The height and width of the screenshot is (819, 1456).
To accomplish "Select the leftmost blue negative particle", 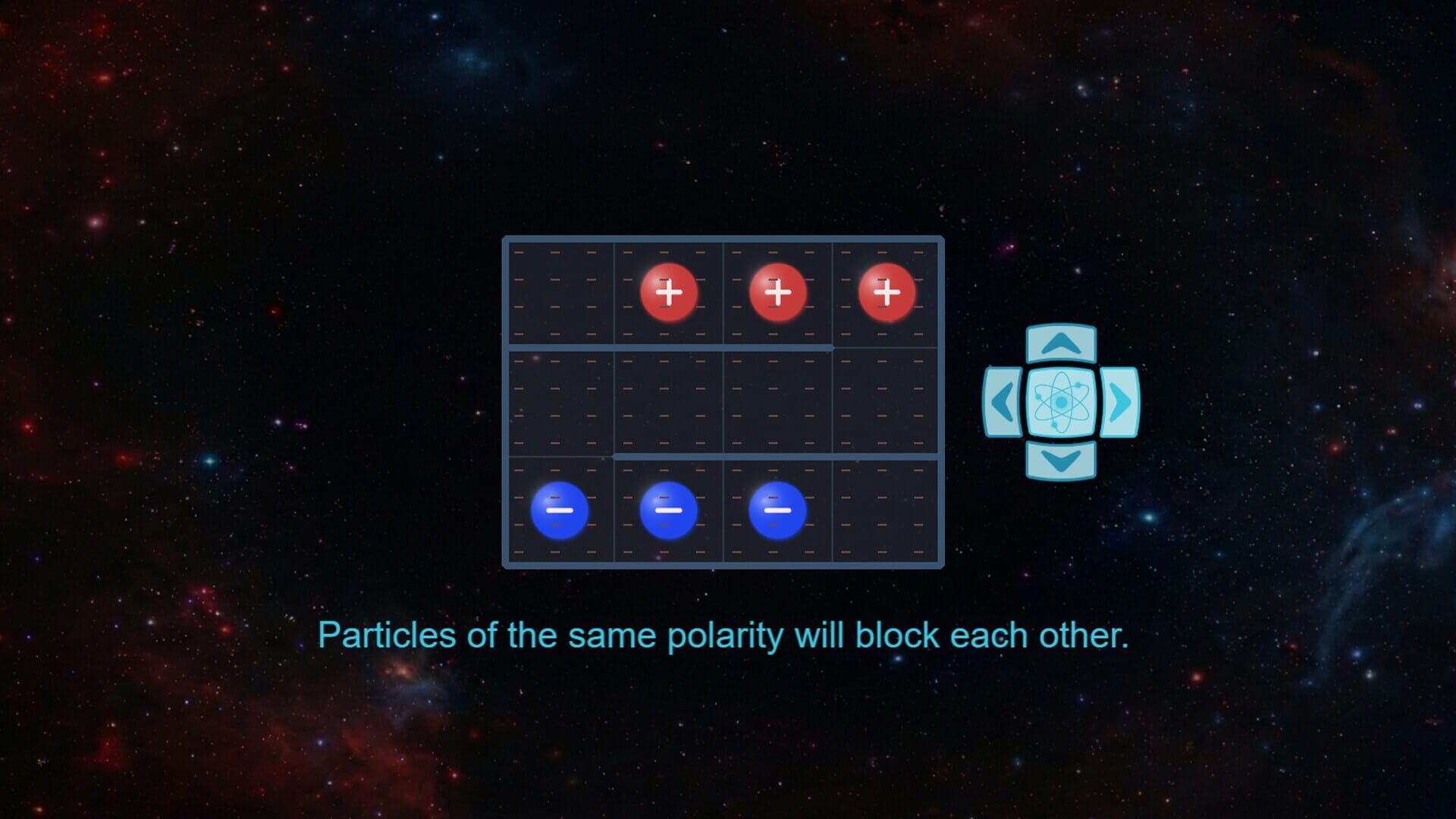I will [560, 510].
